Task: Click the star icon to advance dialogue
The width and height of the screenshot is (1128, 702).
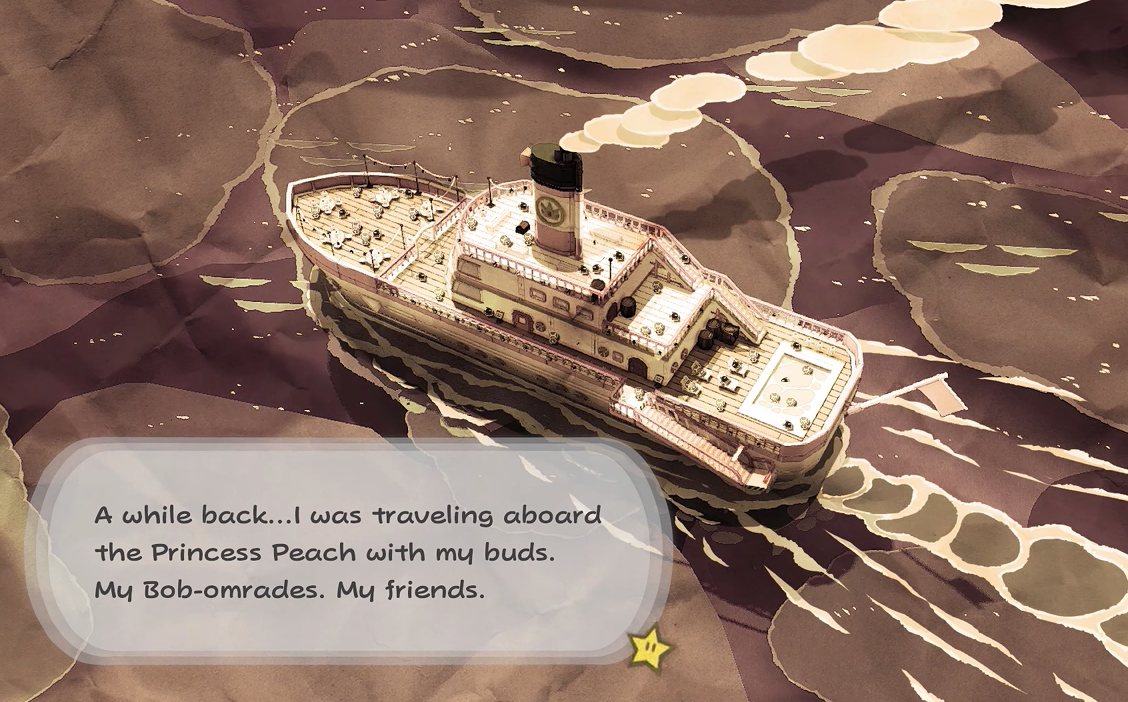Action: tap(649, 649)
